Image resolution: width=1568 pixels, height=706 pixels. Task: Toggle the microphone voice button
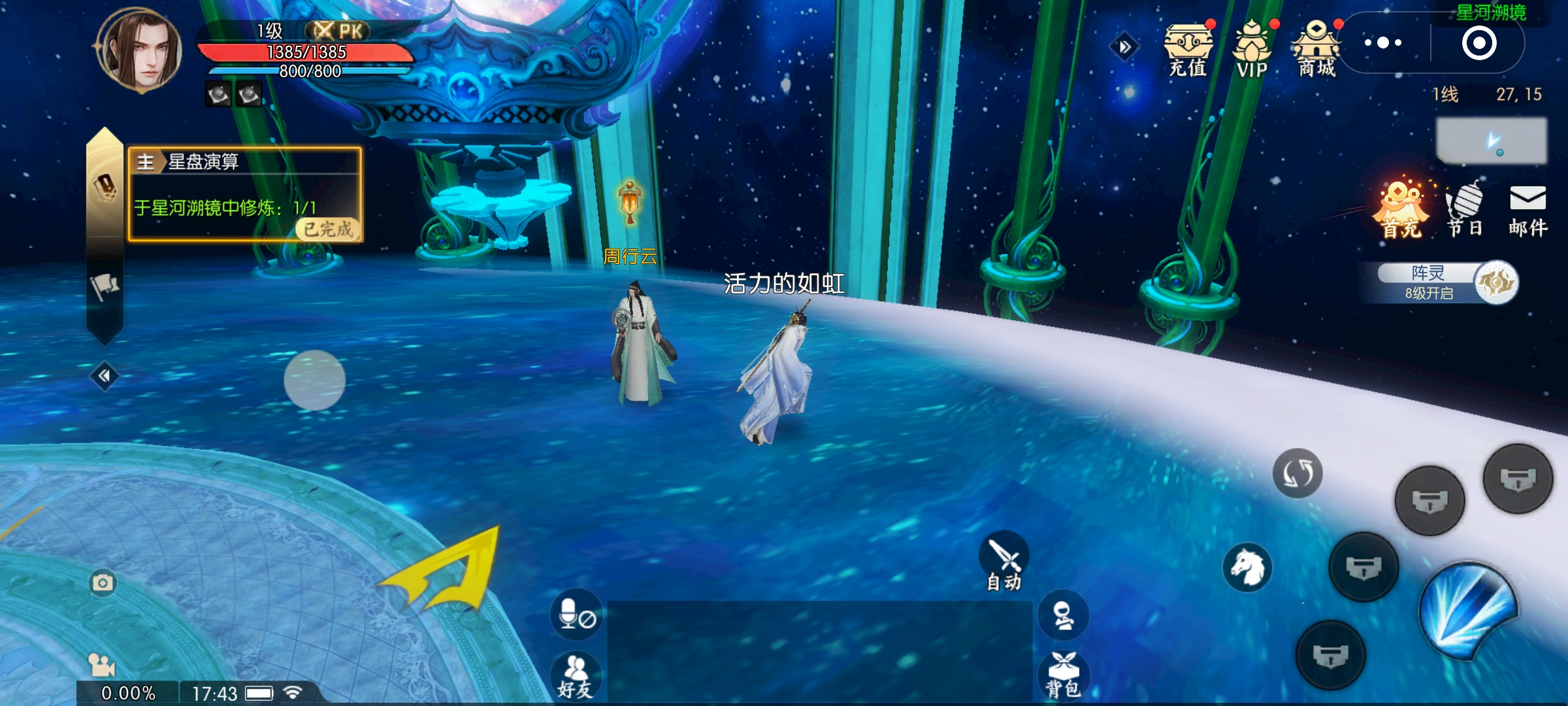pos(576,614)
